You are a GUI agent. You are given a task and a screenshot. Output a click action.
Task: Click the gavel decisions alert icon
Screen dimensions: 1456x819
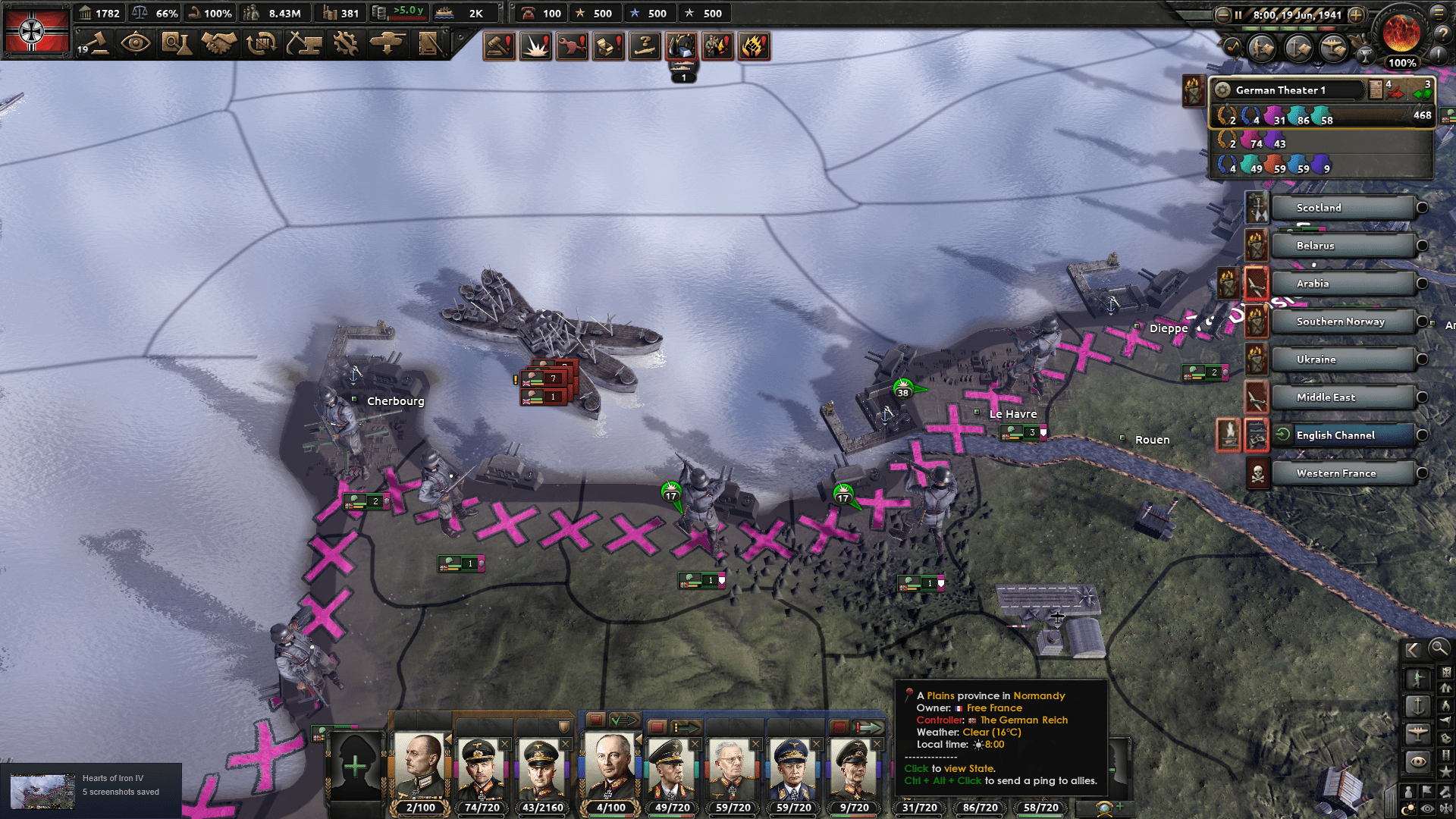tap(500, 46)
